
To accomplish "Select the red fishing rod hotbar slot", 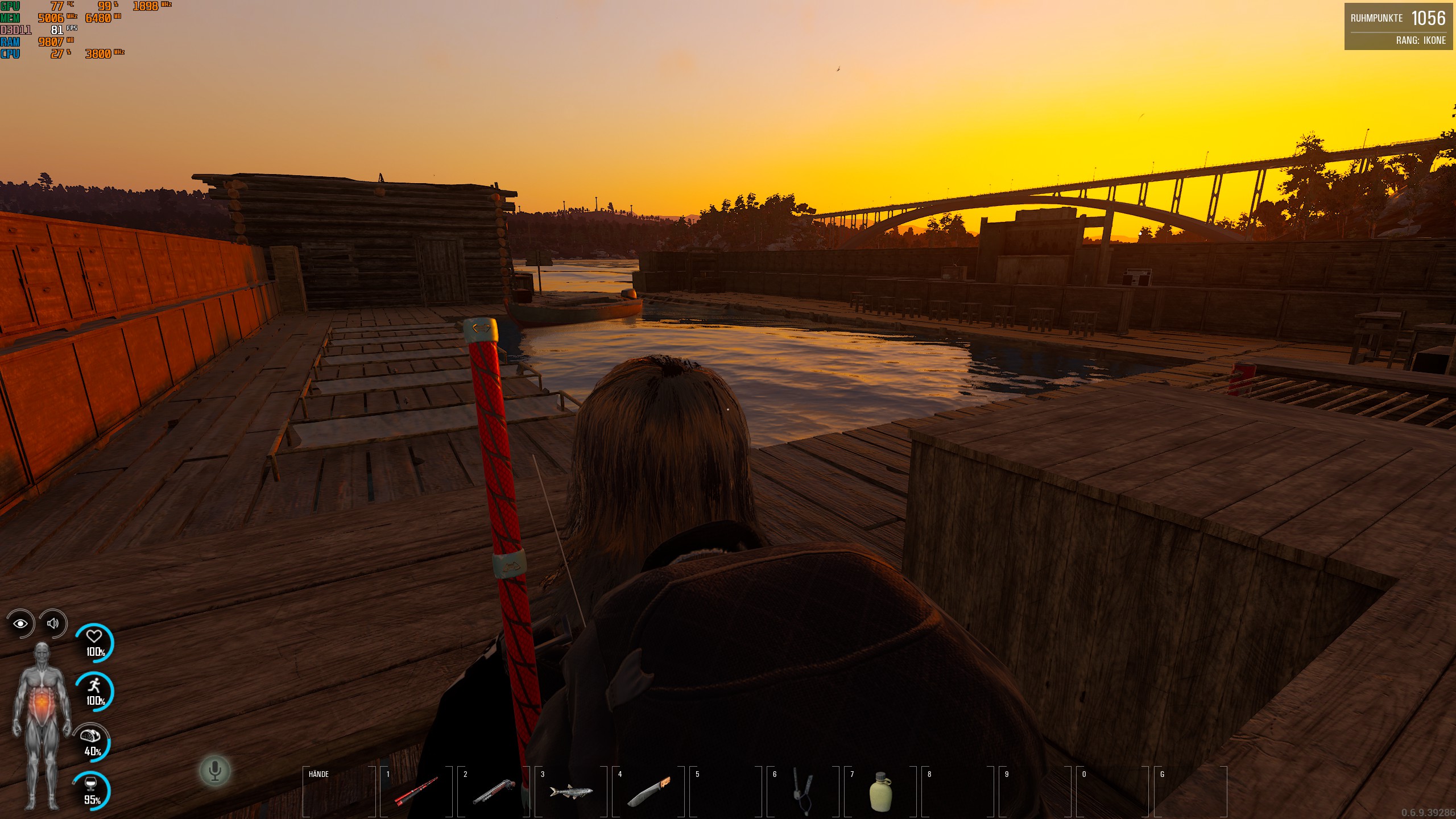I will [x=416, y=791].
